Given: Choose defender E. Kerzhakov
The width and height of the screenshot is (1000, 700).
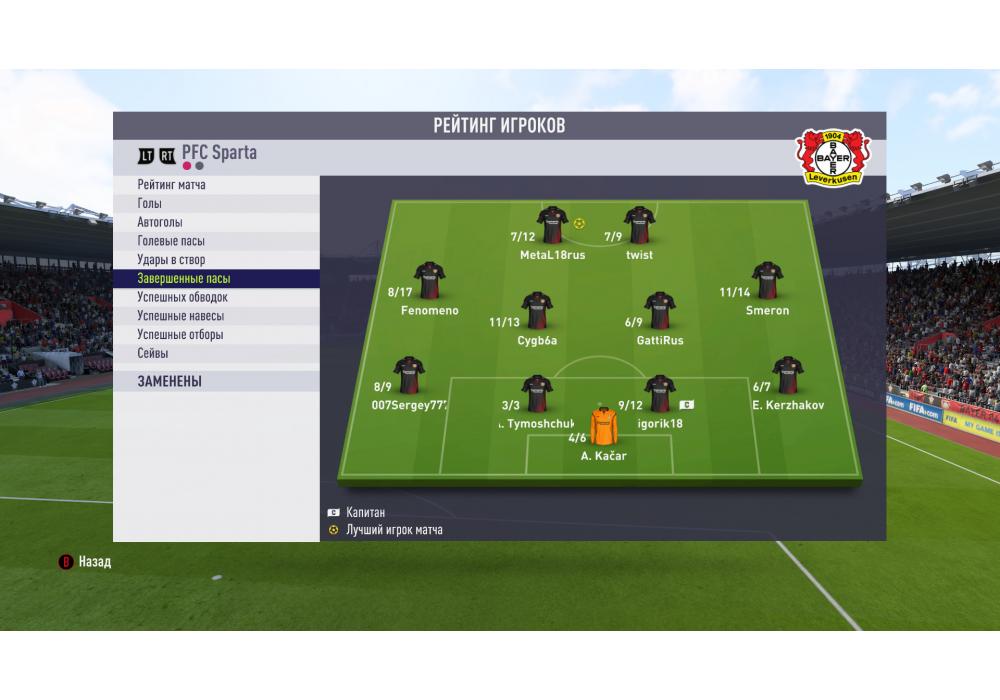Looking at the screenshot, I should (x=788, y=377).
